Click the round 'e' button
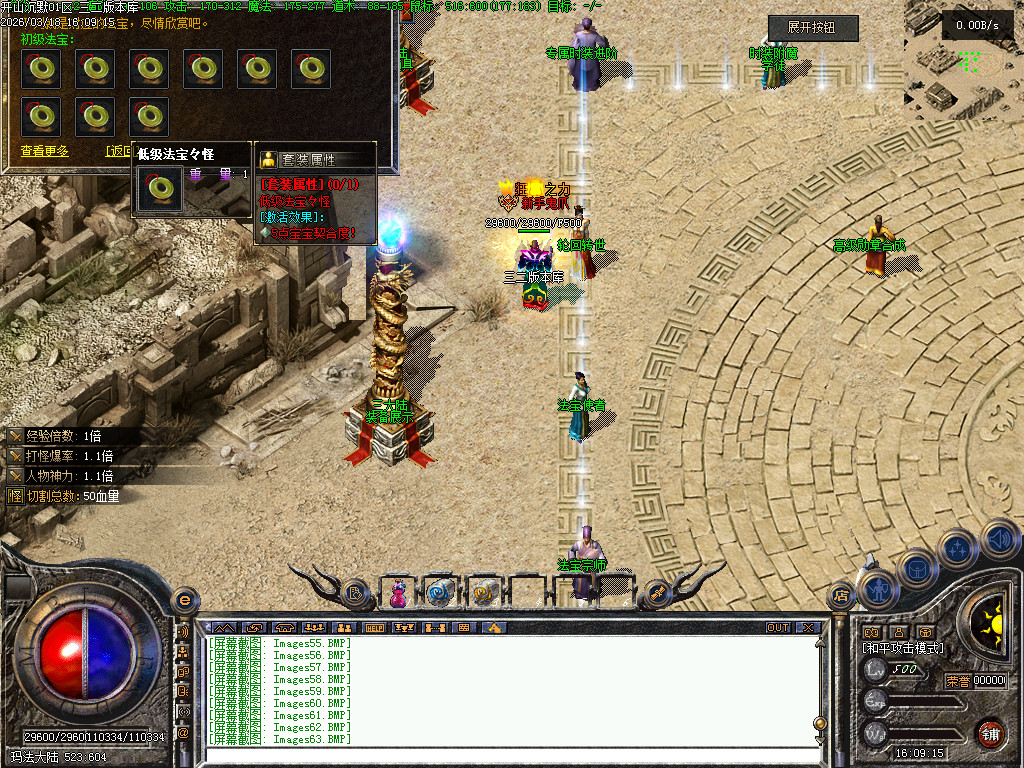 point(183,600)
